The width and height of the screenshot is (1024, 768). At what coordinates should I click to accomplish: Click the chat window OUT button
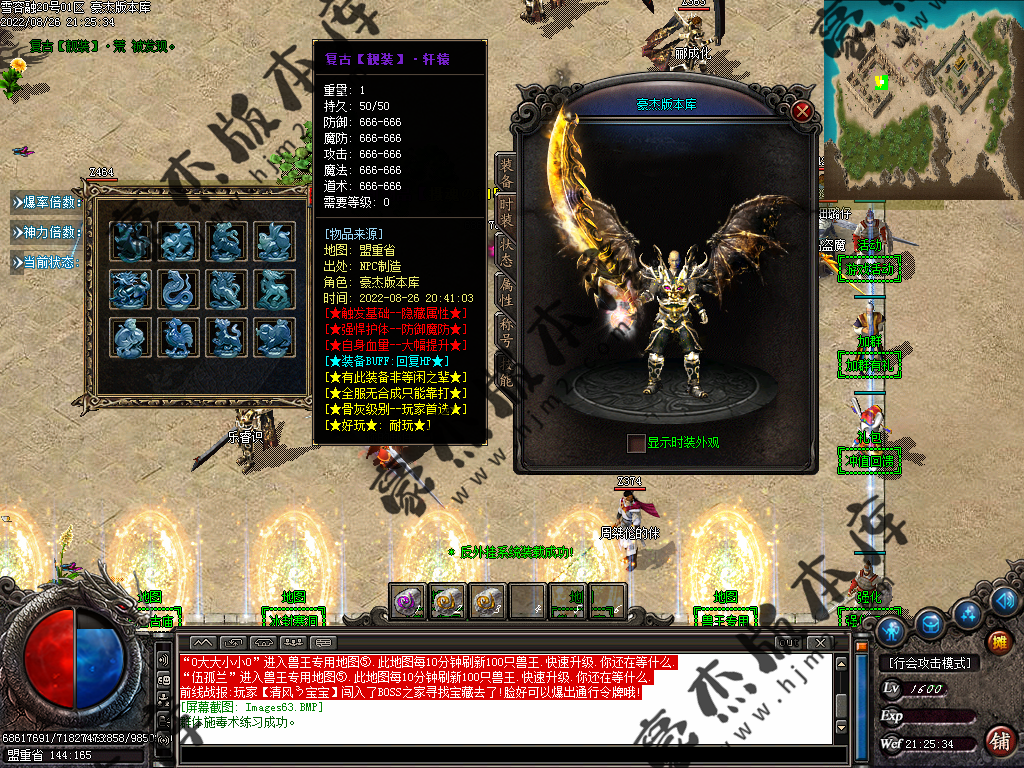point(790,641)
